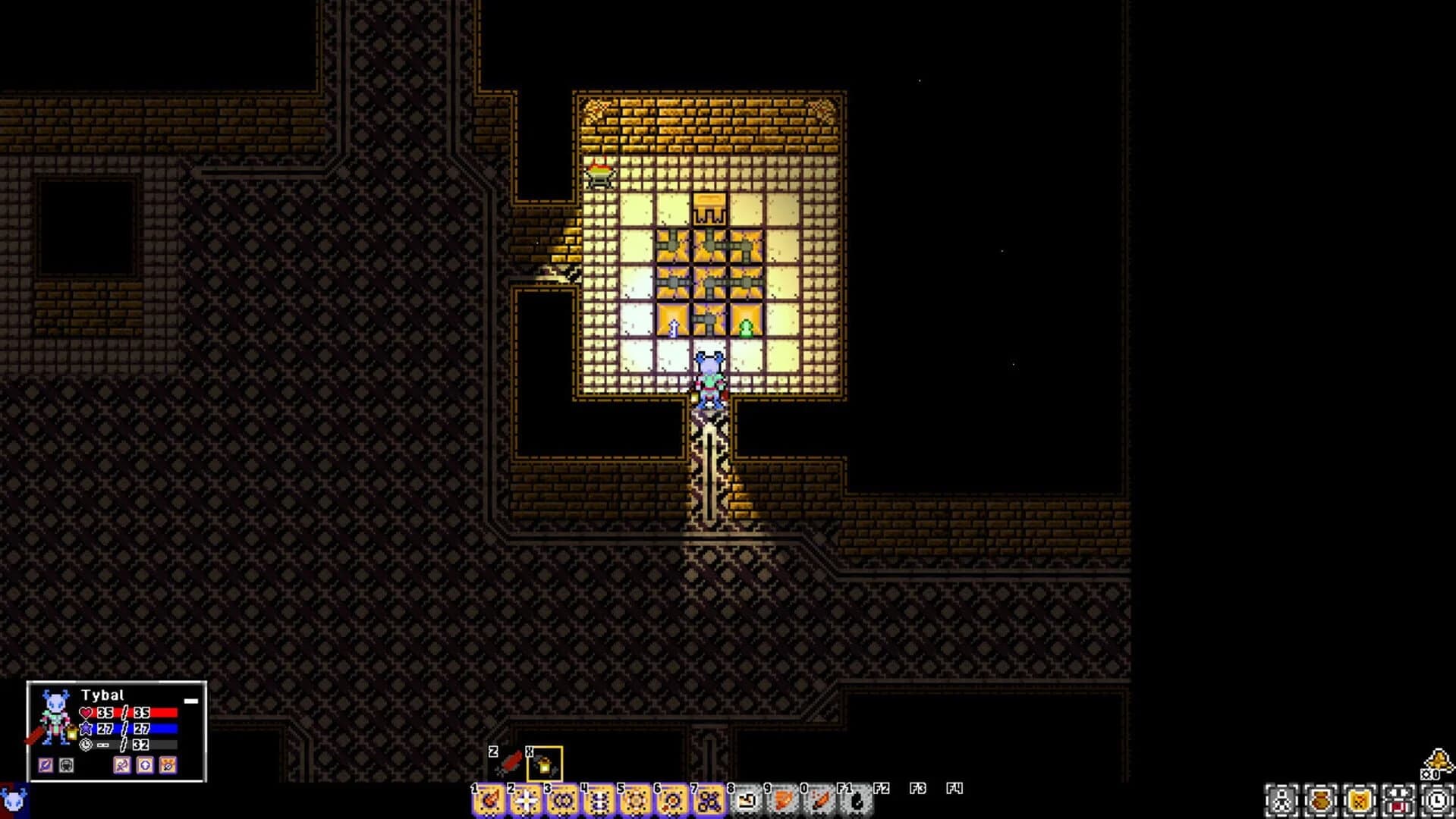Image resolution: width=1456 pixels, height=819 pixels.
Task: Toggle the equipped lantern in the X slot
Action: (x=544, y=764)
